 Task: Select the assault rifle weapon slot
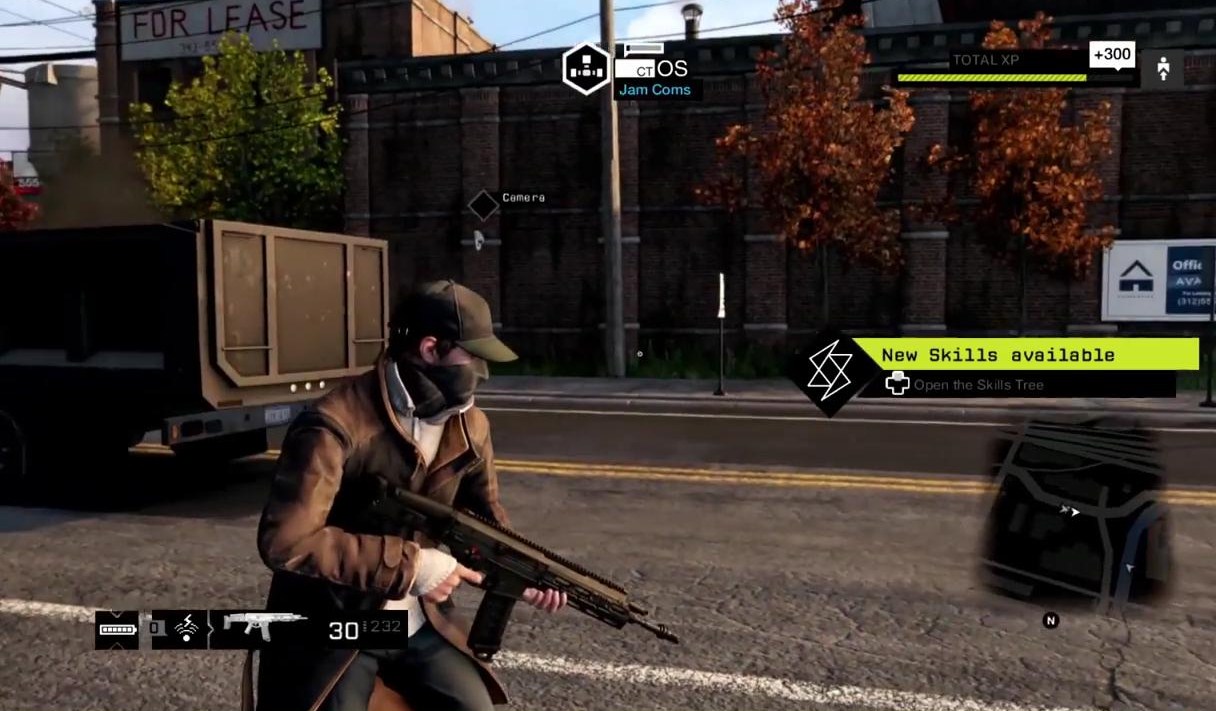pos(265,625)
